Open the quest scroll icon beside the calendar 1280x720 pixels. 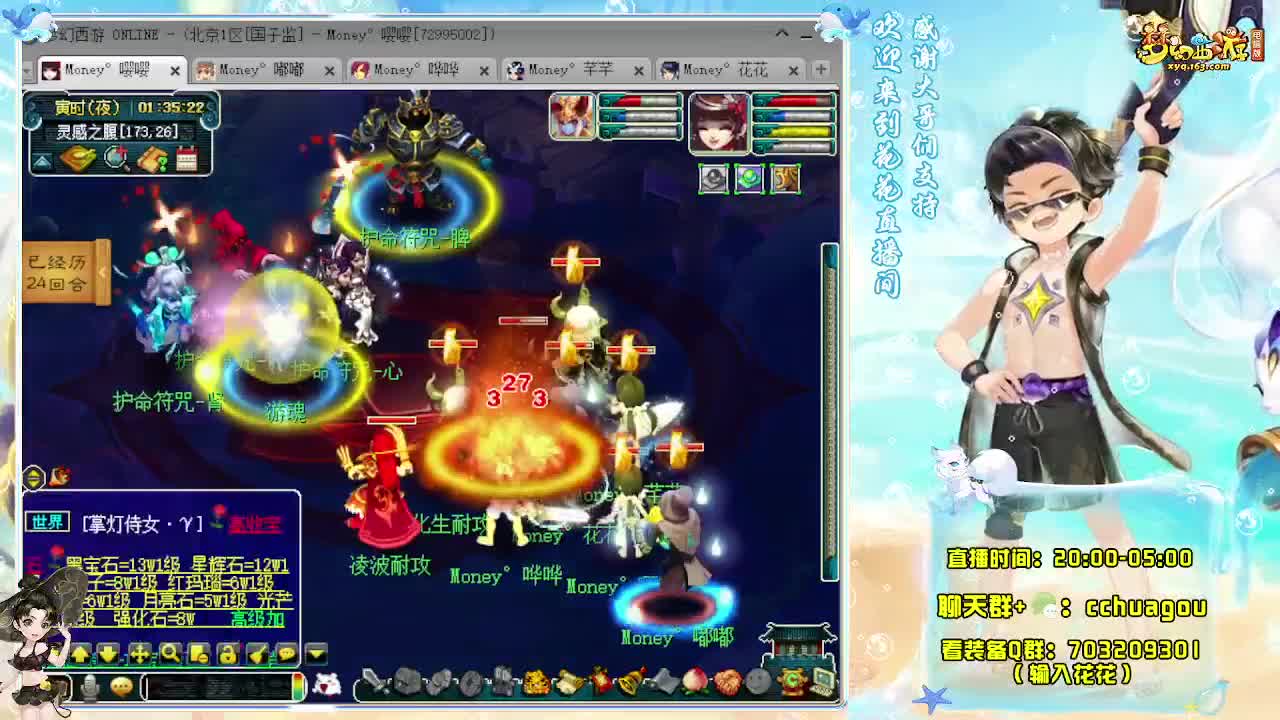[x=151, y=159]
